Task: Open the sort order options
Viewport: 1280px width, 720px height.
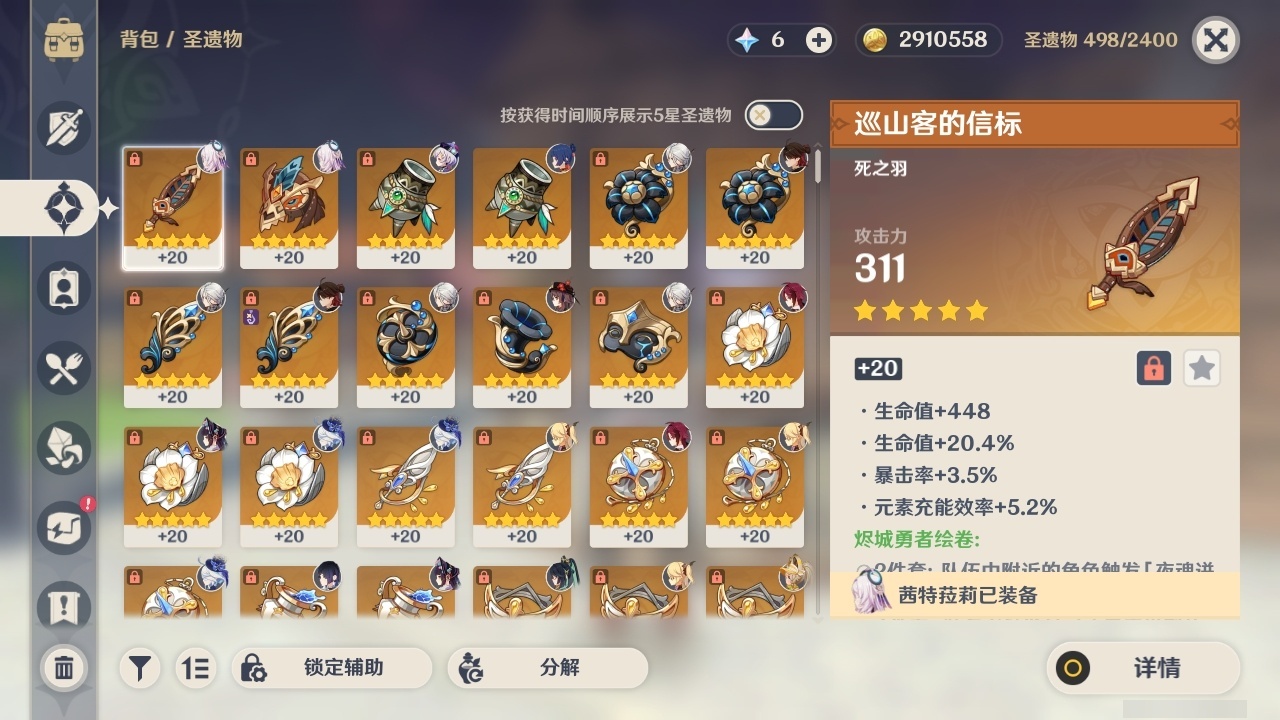Action: point(196,668)
